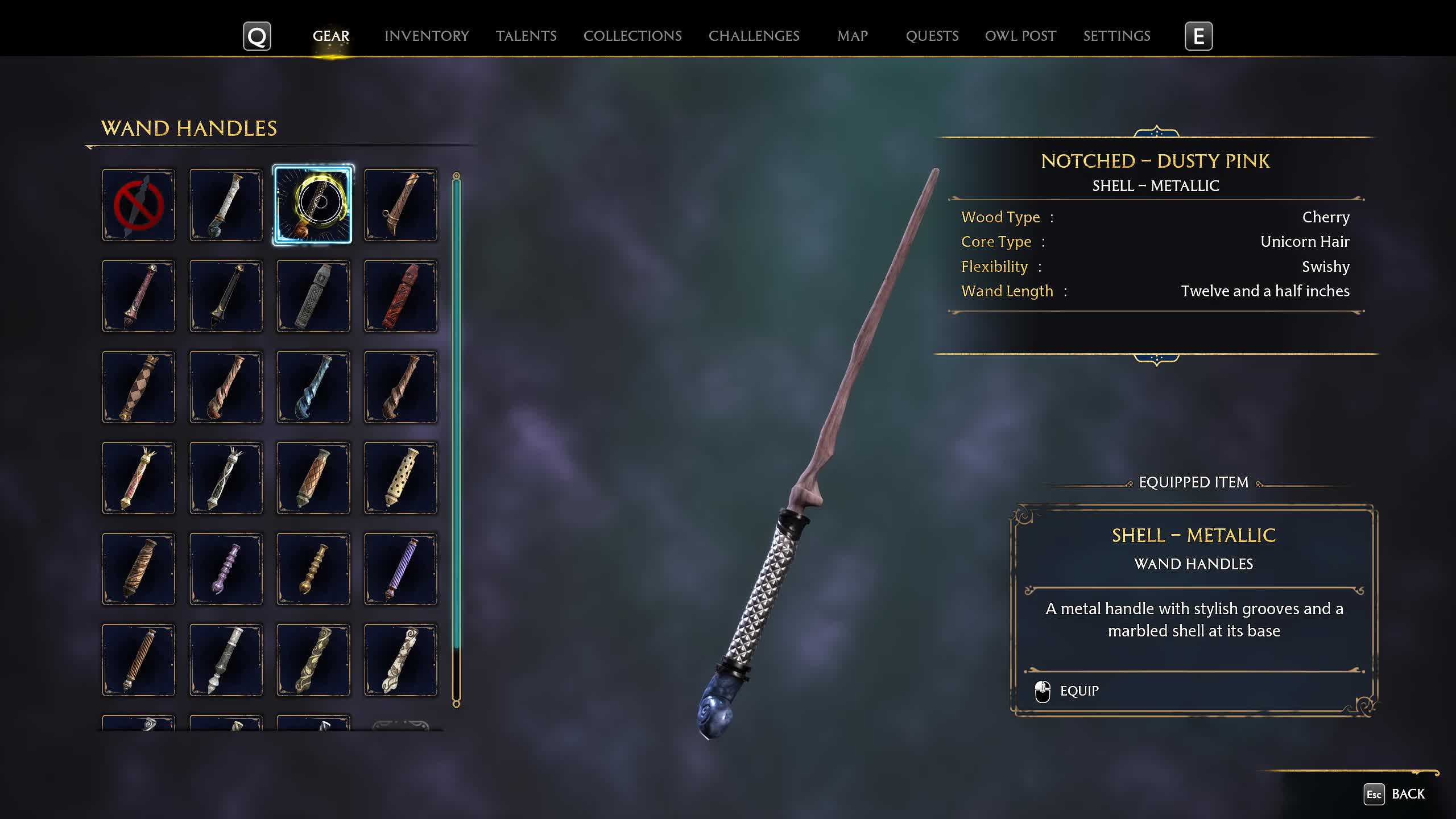Switch to the Inventory tab
The image size is (1456, 819).
pyautogui.click(x=427, y=36)
